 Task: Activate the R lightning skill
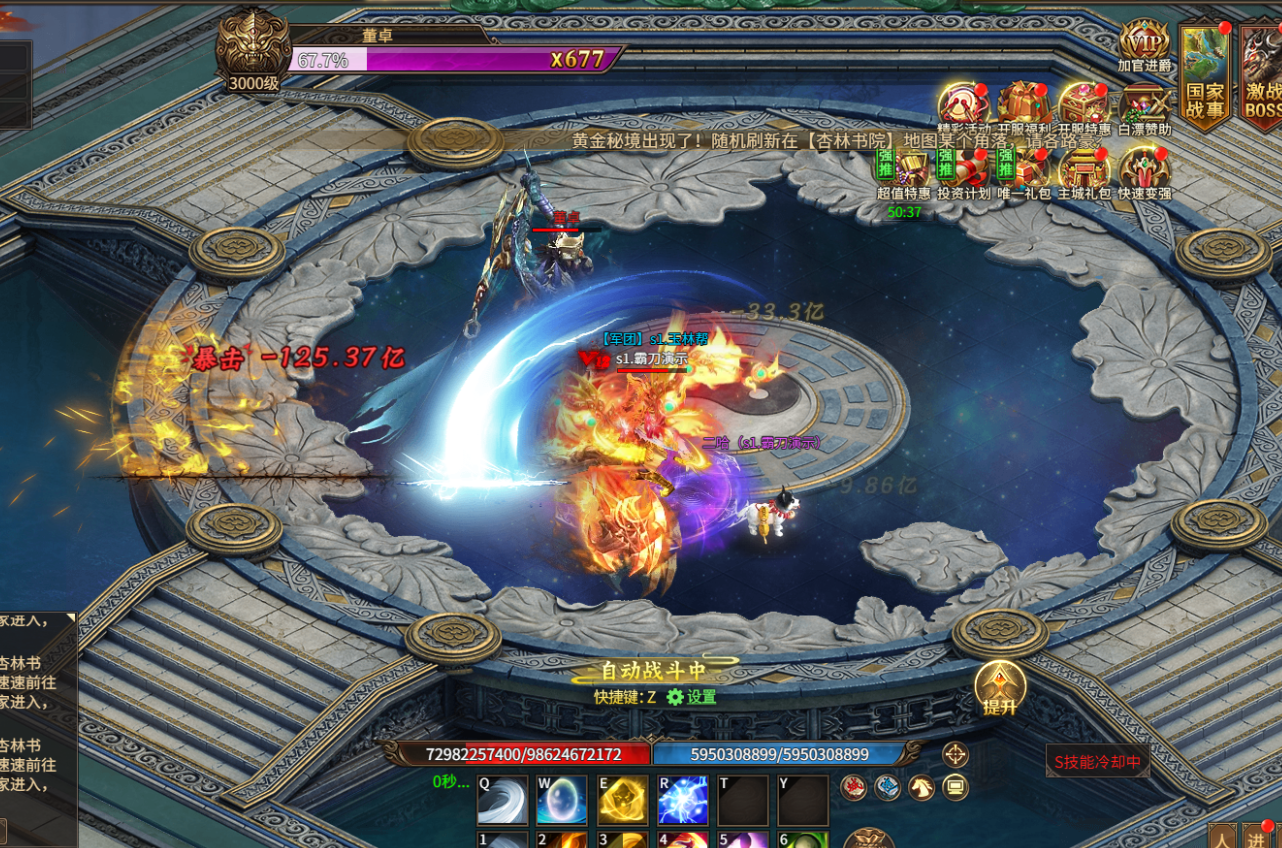coord(682,800)
